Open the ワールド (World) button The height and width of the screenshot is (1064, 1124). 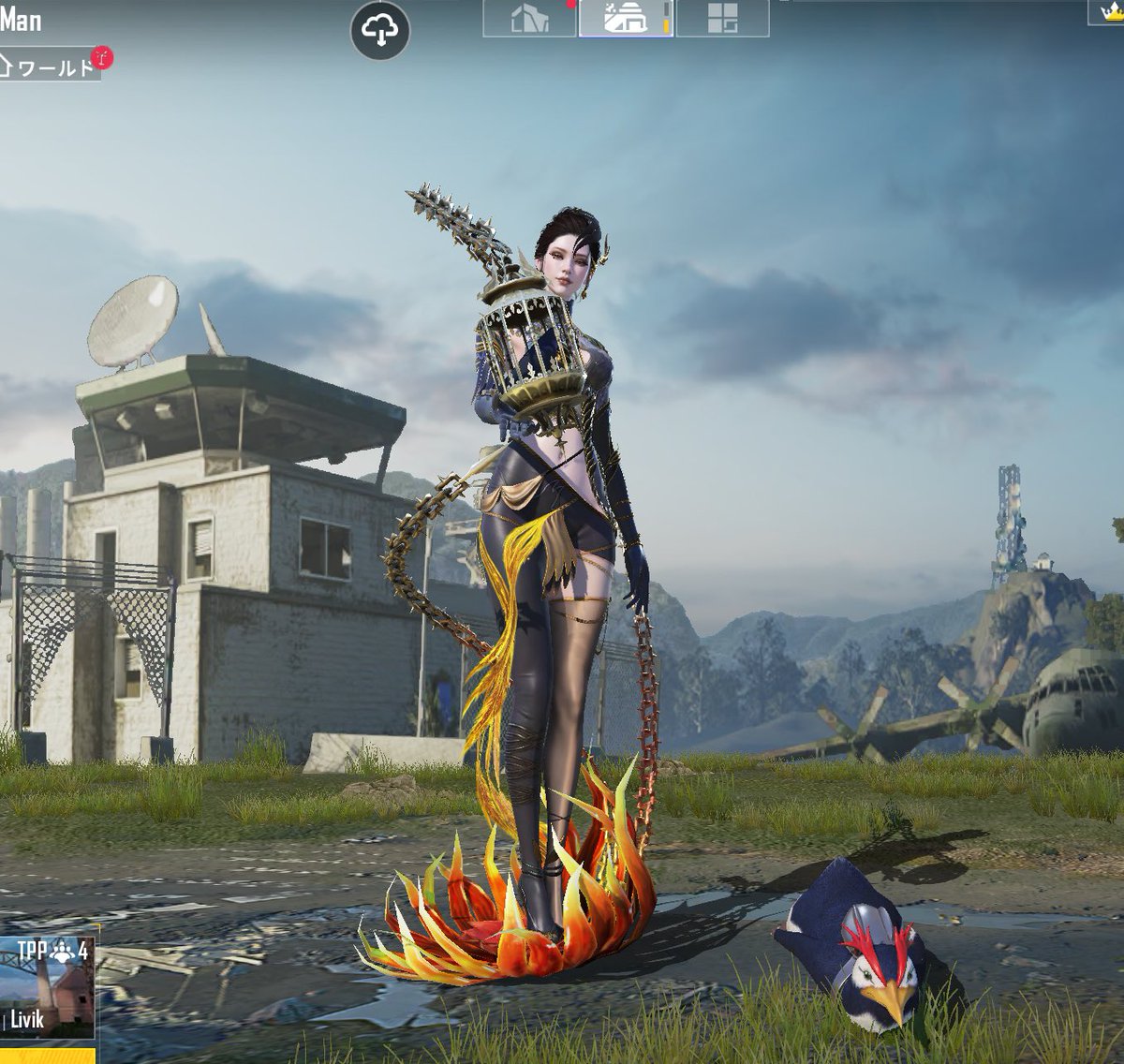[x=51, y=66]
